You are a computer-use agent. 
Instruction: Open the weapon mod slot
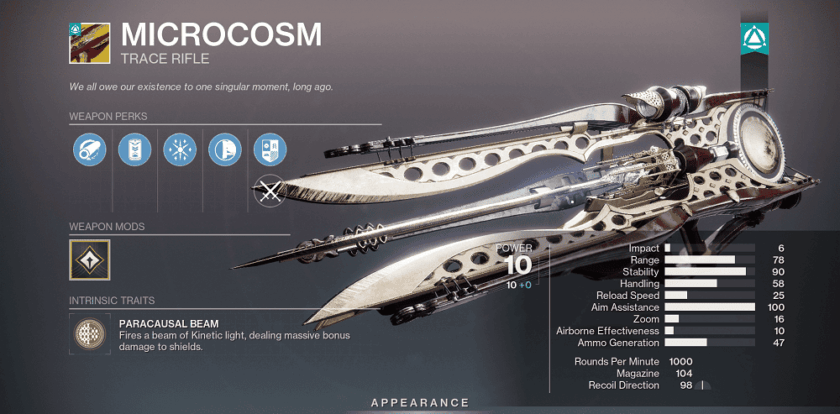click(x=90, y=258)
